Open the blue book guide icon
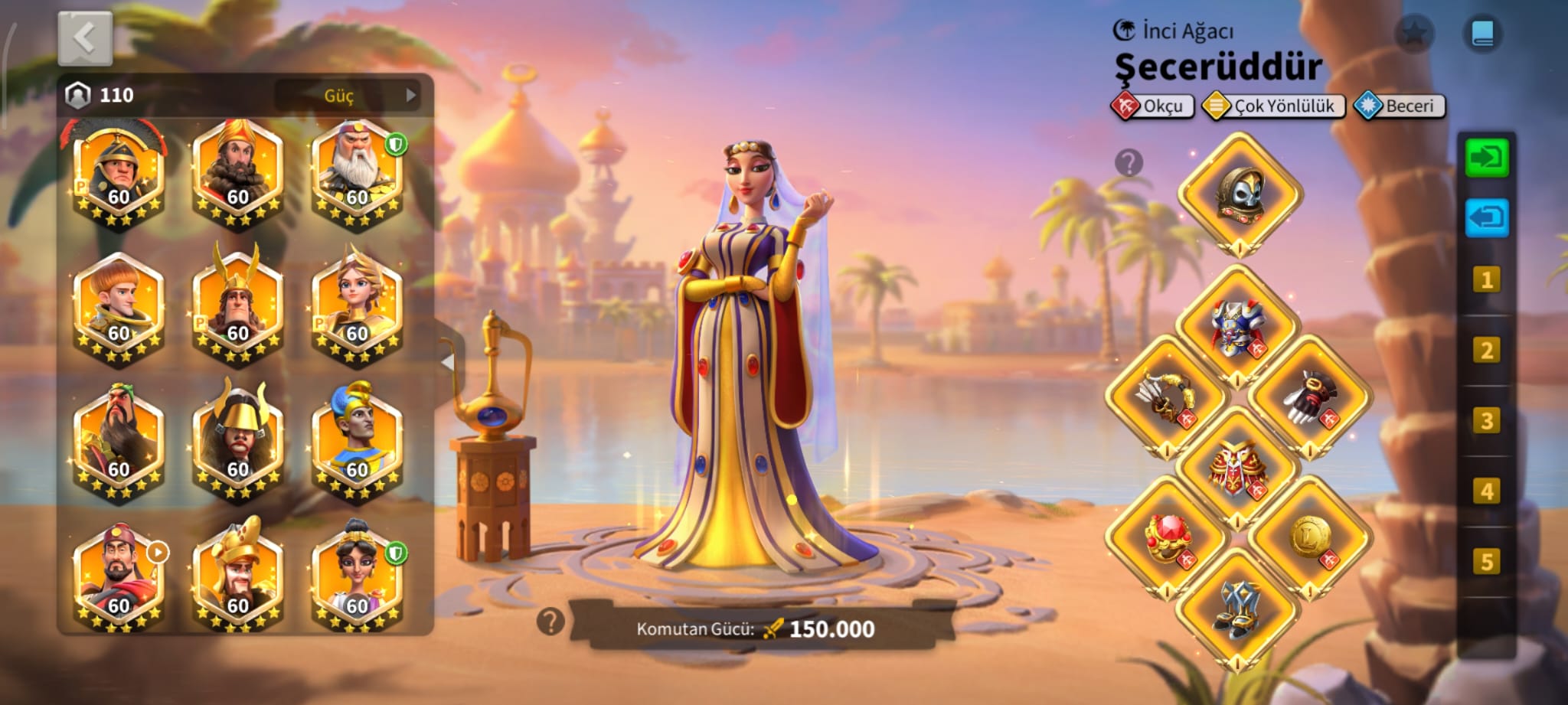The width and height of the screenshot is (1568, 705). point(1482,34)
